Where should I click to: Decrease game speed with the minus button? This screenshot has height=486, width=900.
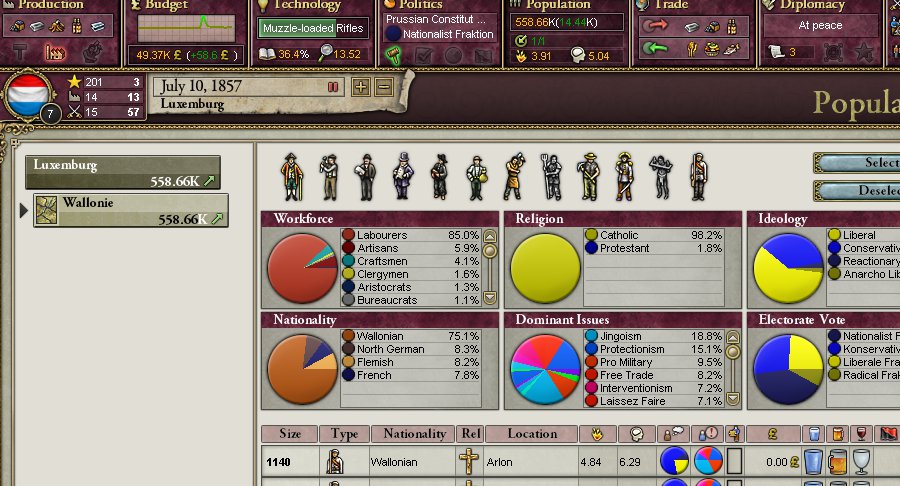point(383,88)
